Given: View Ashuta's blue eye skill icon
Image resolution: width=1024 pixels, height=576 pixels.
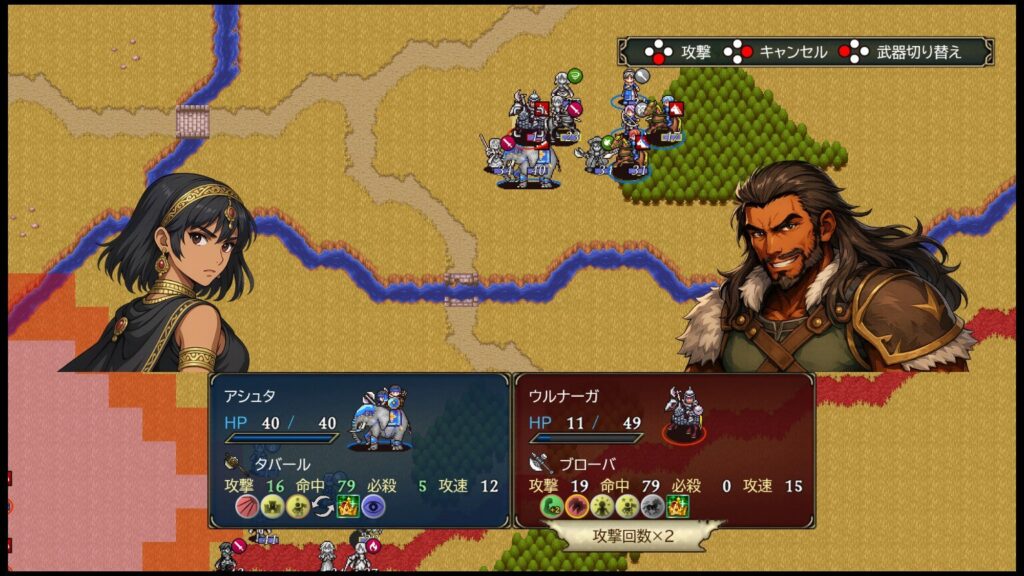Looking at the screenshot, I should (x=373, y=507).
